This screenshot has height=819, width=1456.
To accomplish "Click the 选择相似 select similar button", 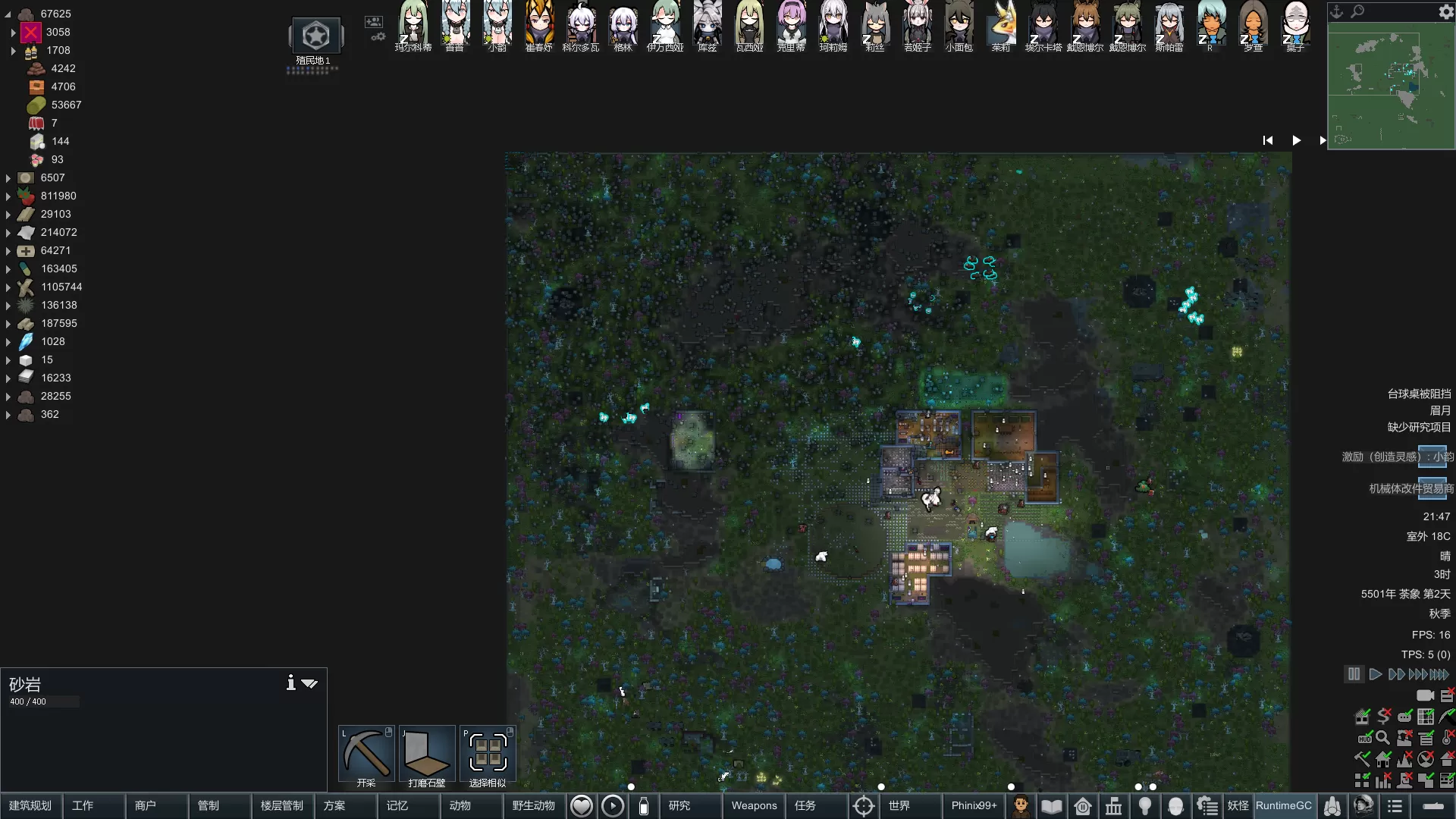I will (x=488, y=756).
